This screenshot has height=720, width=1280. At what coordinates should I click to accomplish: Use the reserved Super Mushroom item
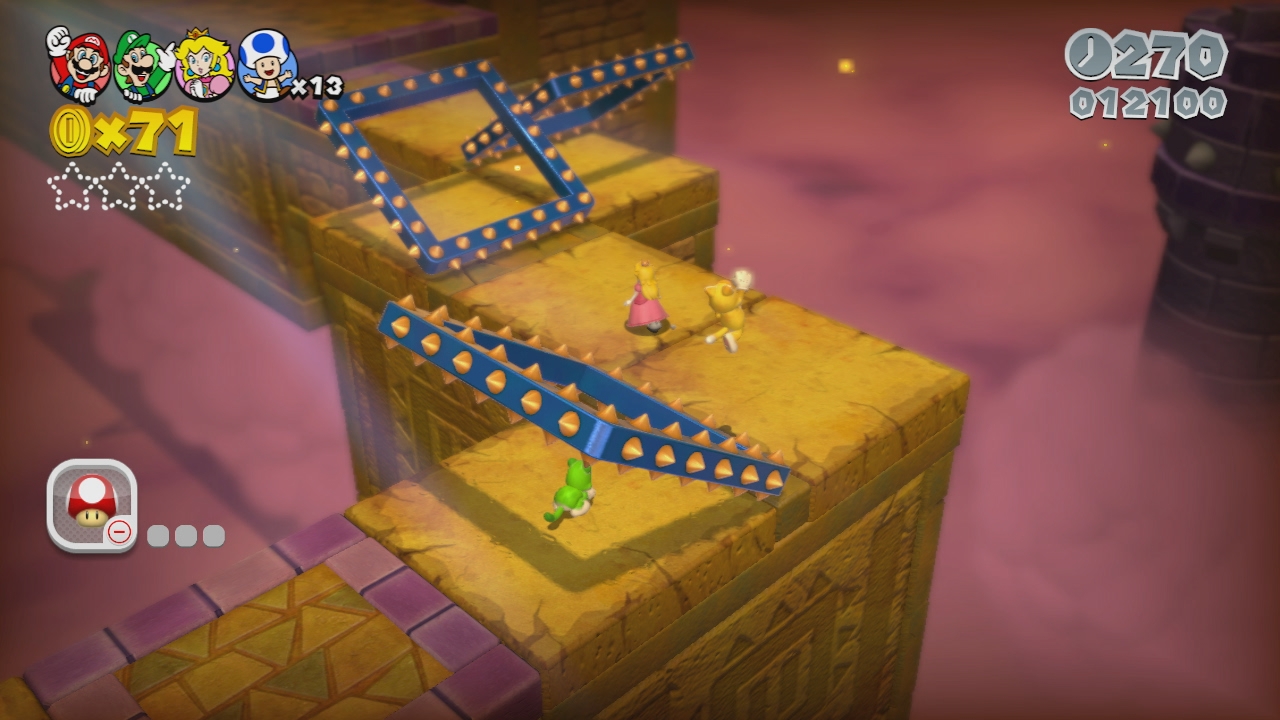(91, 504)
